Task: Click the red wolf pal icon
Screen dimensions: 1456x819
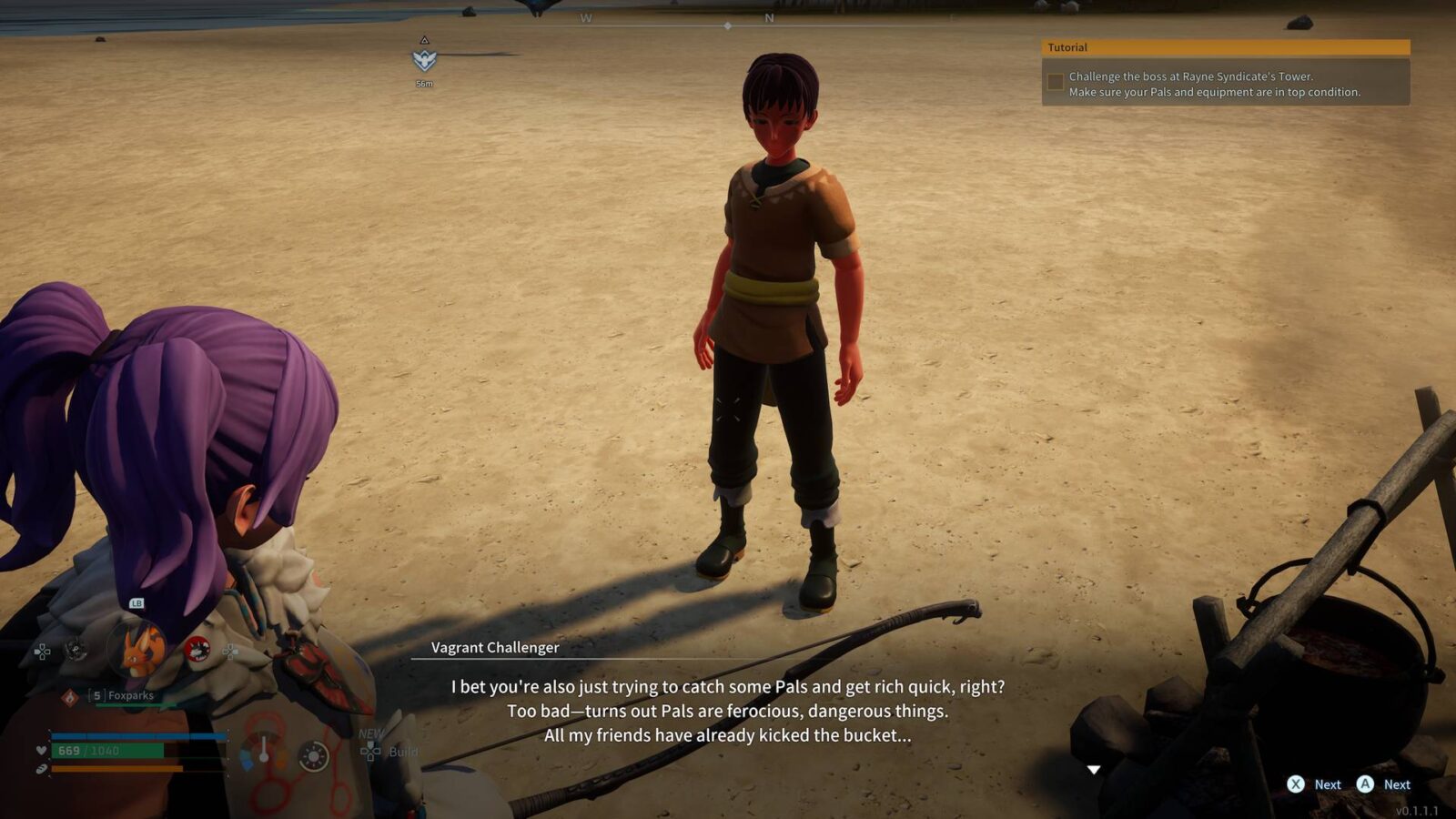Action: pos(197,649)
